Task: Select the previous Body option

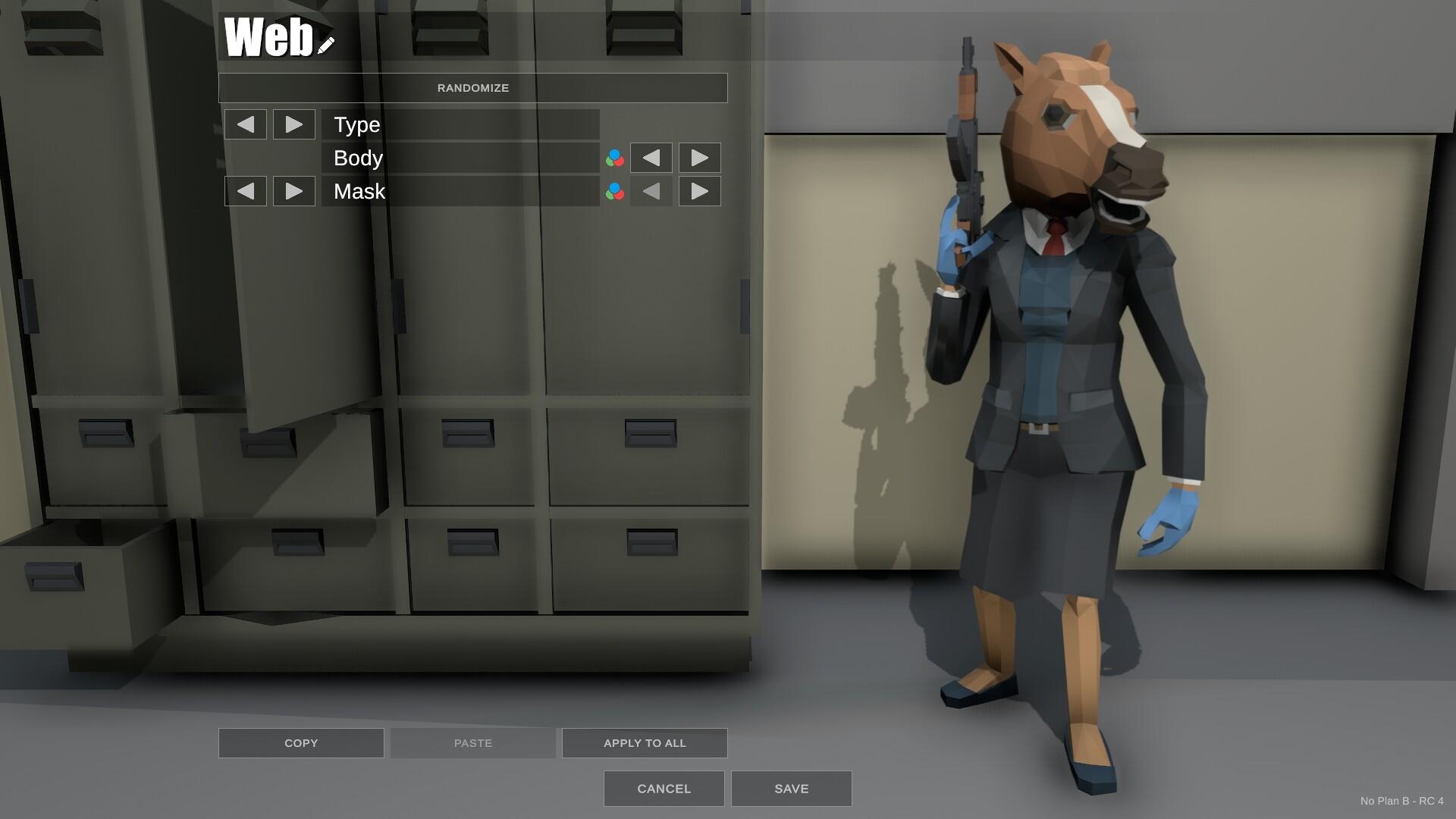Action: tap(651, 158)
